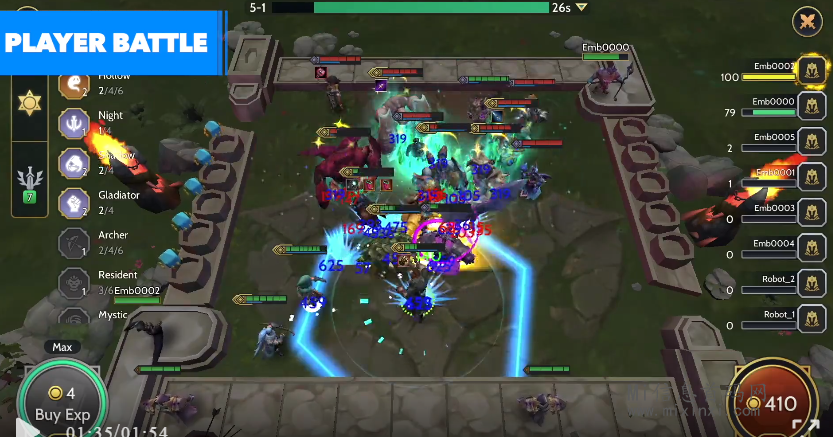Open the crossed-swords battle menu button

[806, 21]
